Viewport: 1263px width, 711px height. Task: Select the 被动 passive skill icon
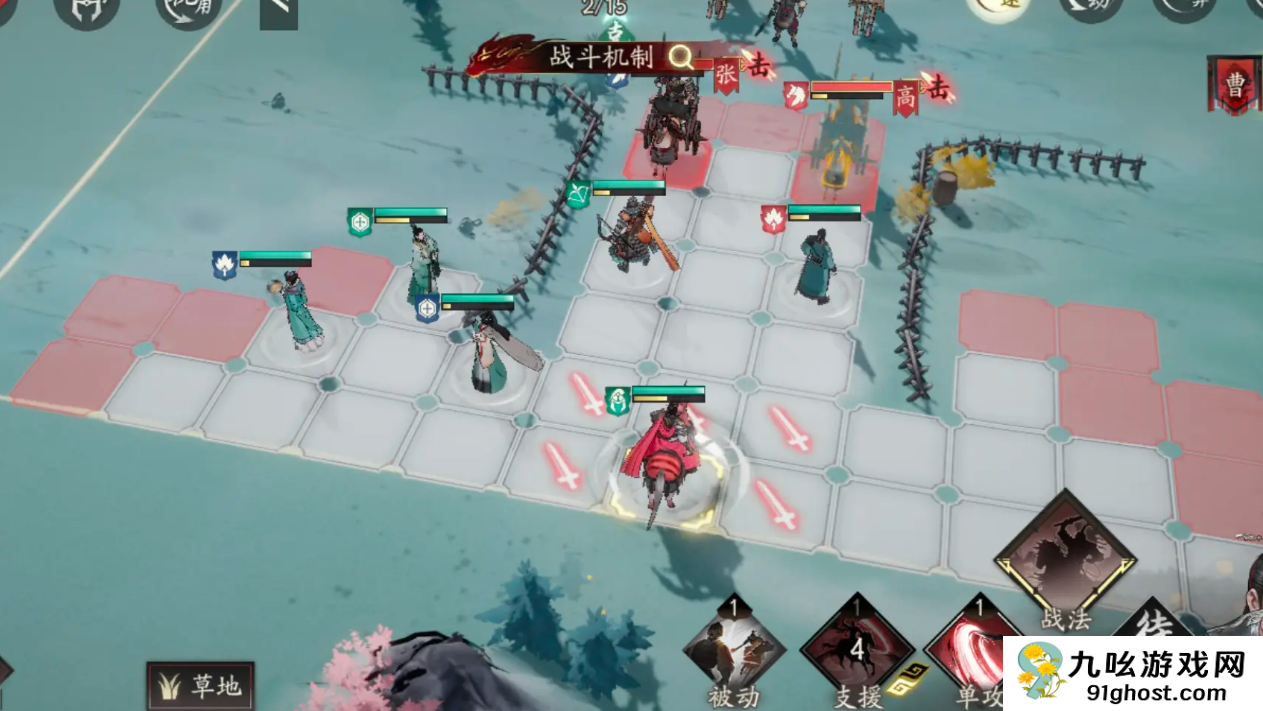pos(735,648)
